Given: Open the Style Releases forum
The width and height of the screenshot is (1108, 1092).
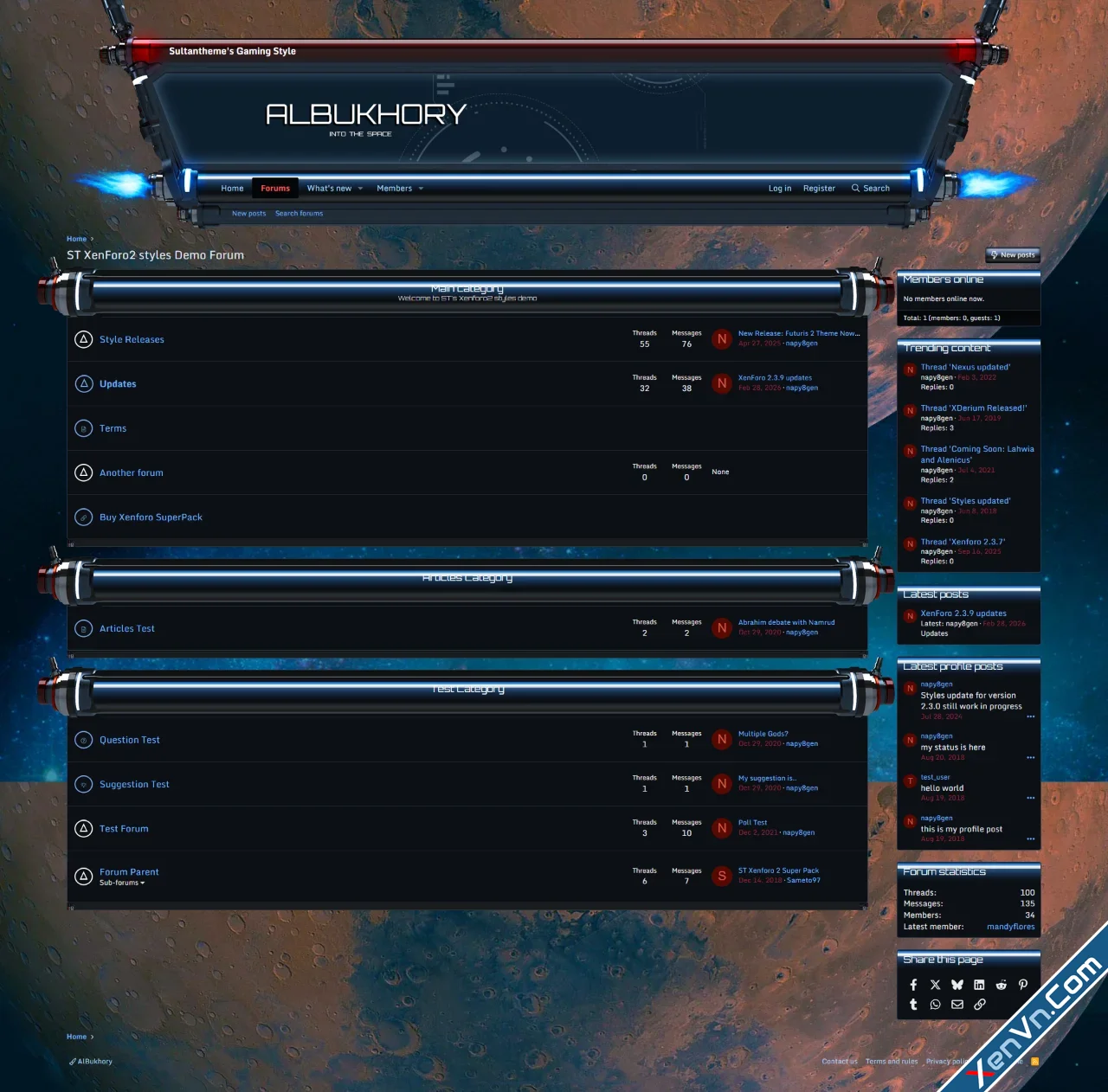Looking at the screenshot, I should click(132, 340).
